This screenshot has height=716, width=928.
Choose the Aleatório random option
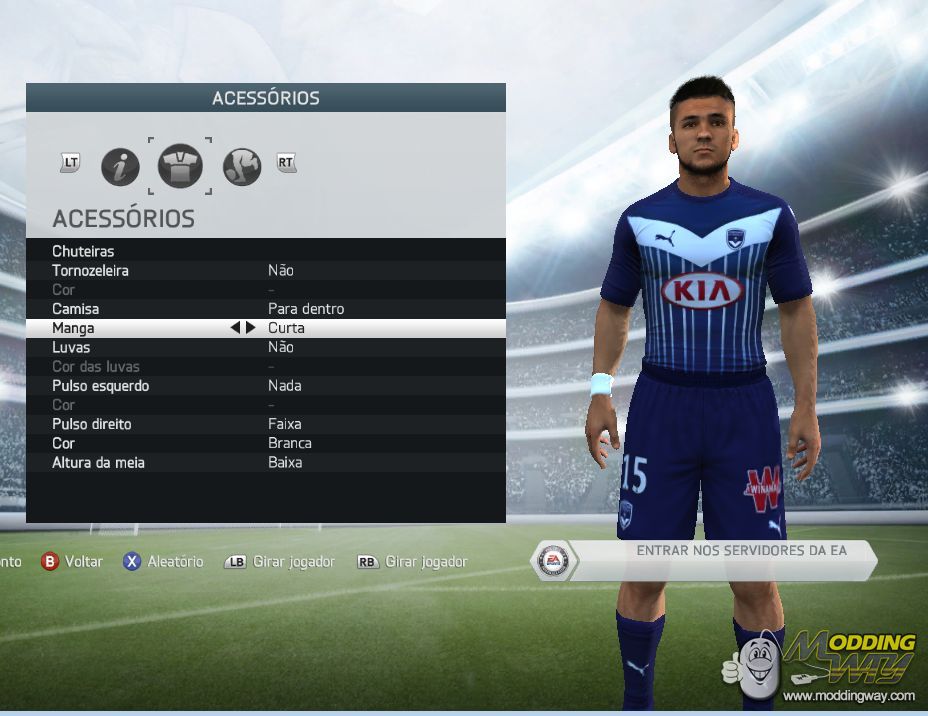click(163, 562)
